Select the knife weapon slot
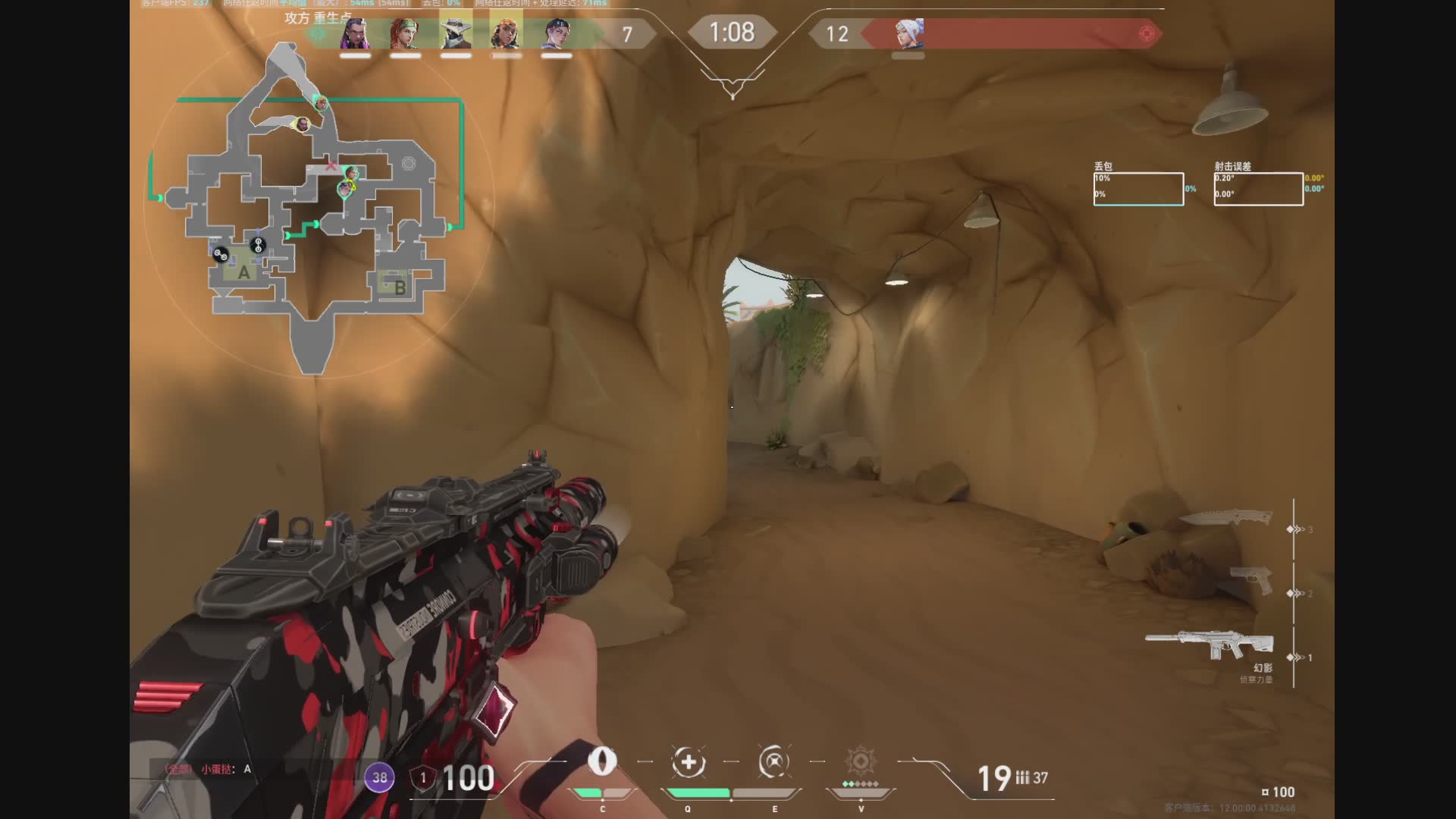Image resolution: width=1456 pixels, height=819 pixels. point(1226,519)
